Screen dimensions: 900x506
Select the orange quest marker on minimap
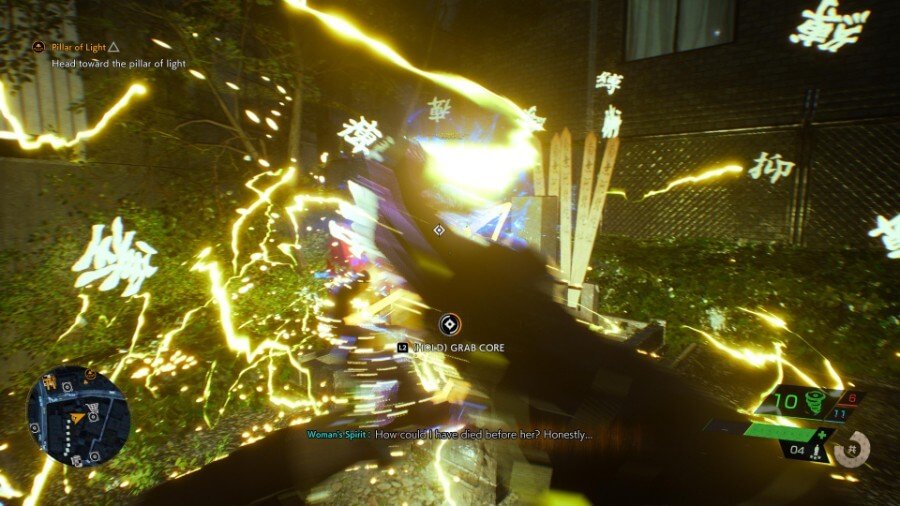[x=90, y=375]
